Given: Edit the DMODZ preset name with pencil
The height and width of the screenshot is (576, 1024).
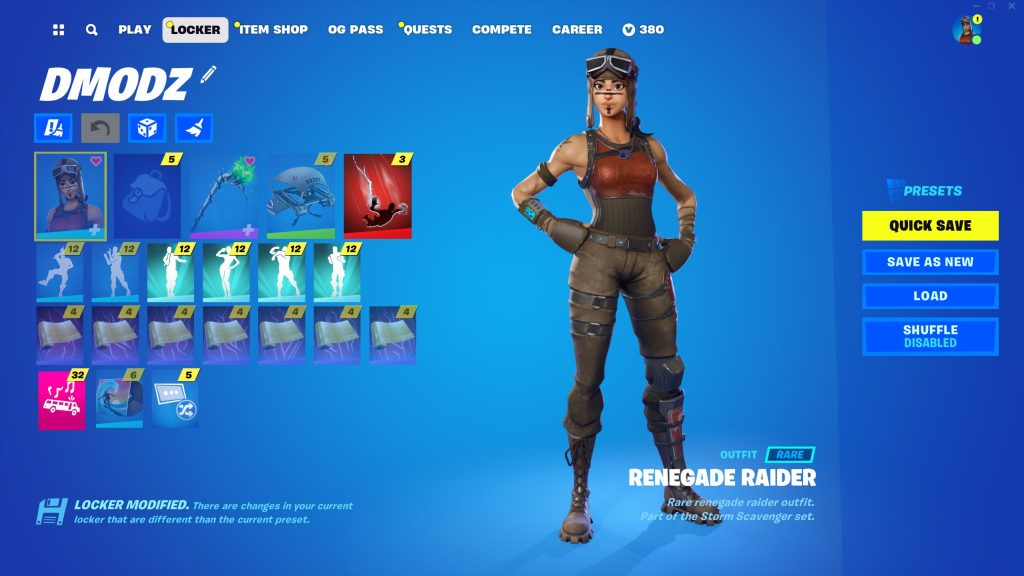Looking at the screenshot, I should pos(208,74).
